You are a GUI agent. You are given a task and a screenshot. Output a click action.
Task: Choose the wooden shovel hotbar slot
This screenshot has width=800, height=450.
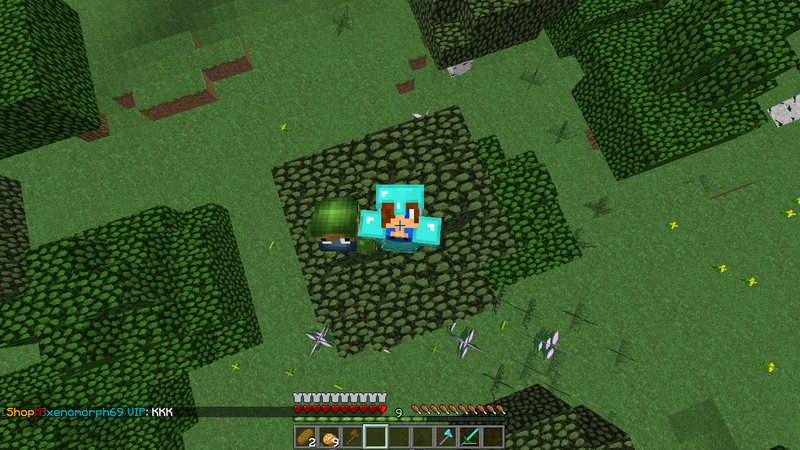click(352, 437)
